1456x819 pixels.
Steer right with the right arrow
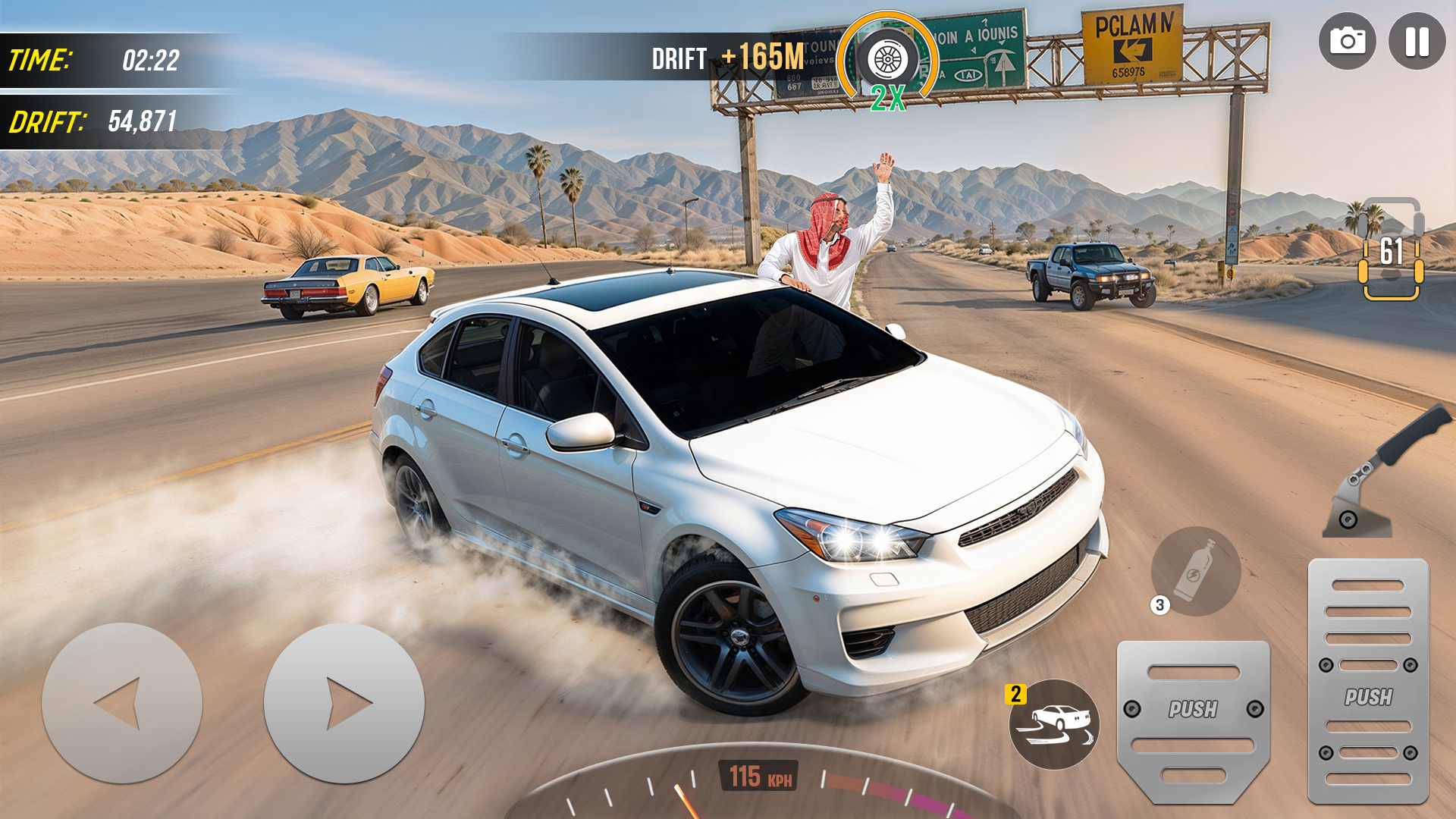[344, 703]
